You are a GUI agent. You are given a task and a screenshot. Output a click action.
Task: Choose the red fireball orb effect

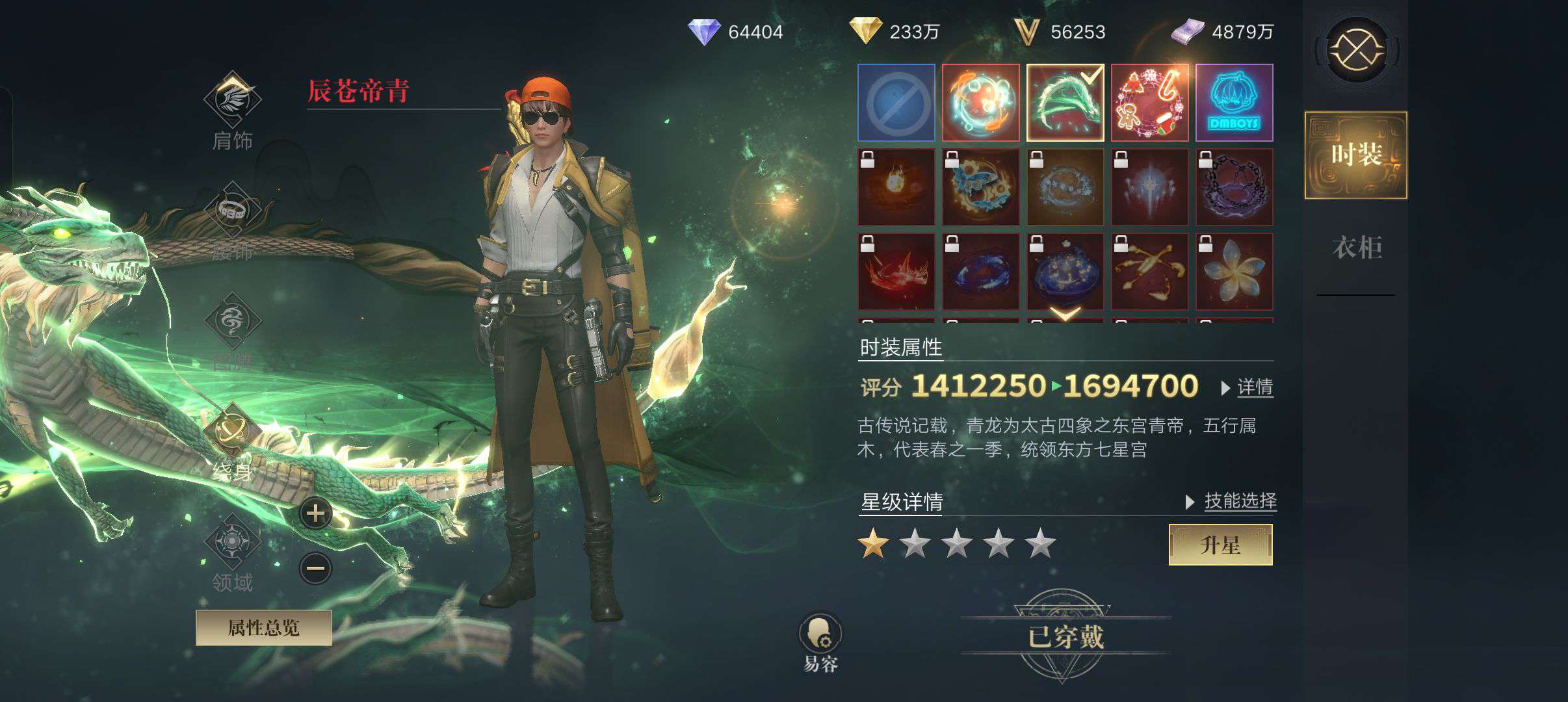(x=980, y=103)
